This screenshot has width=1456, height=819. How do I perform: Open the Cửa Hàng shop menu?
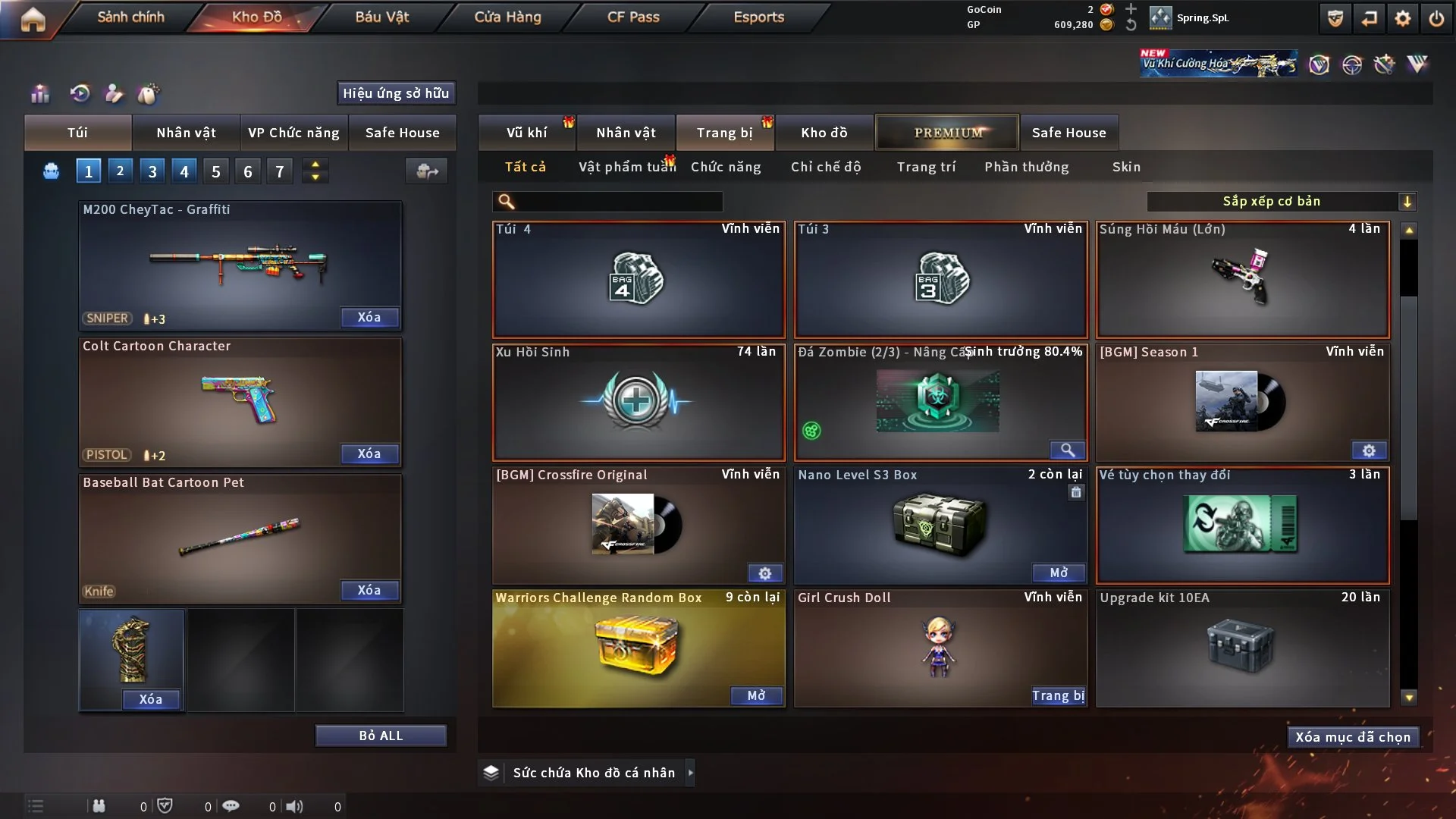tap(507, 17)
